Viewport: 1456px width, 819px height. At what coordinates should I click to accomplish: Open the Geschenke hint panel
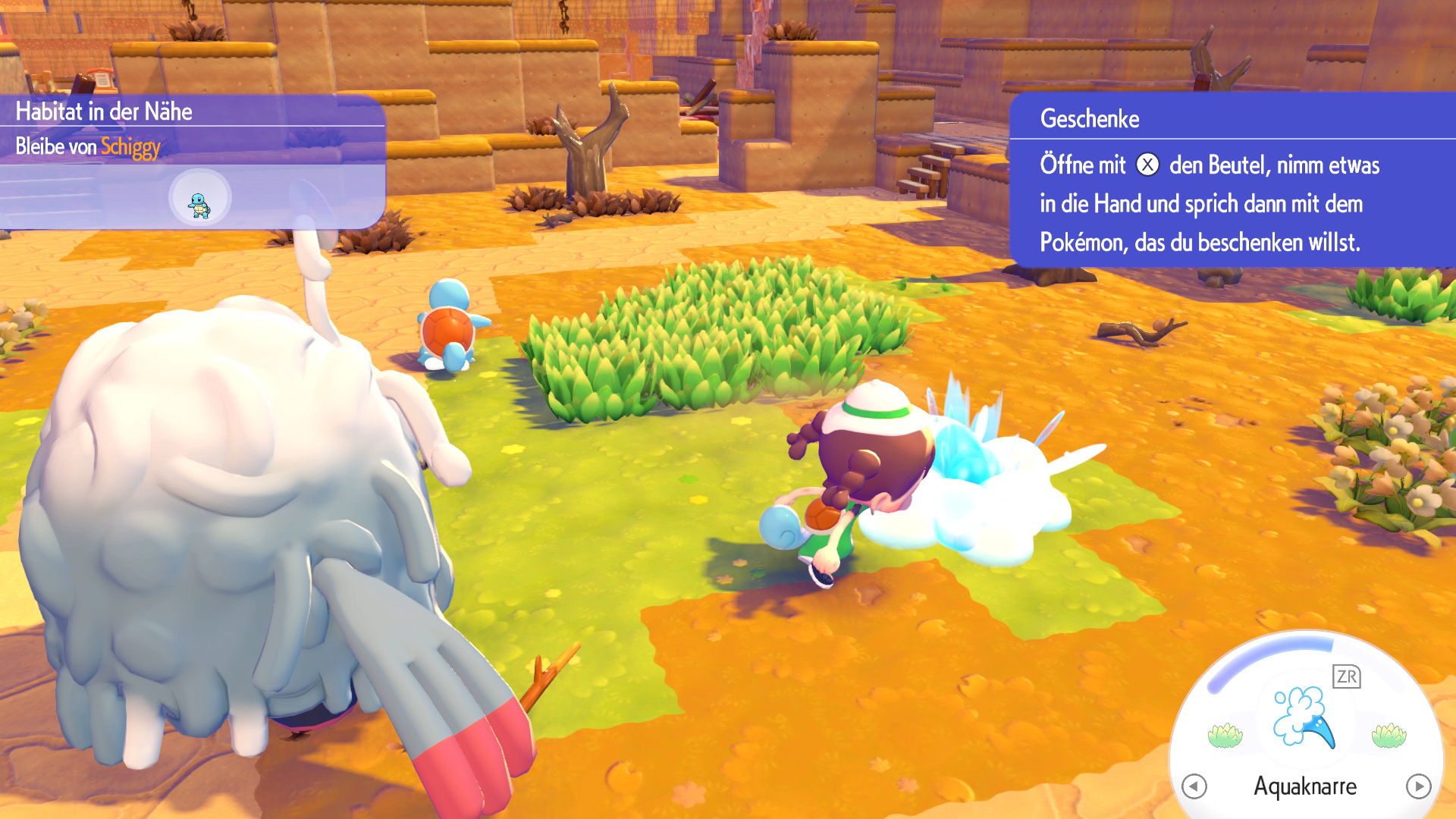(x=1232, y=180)
